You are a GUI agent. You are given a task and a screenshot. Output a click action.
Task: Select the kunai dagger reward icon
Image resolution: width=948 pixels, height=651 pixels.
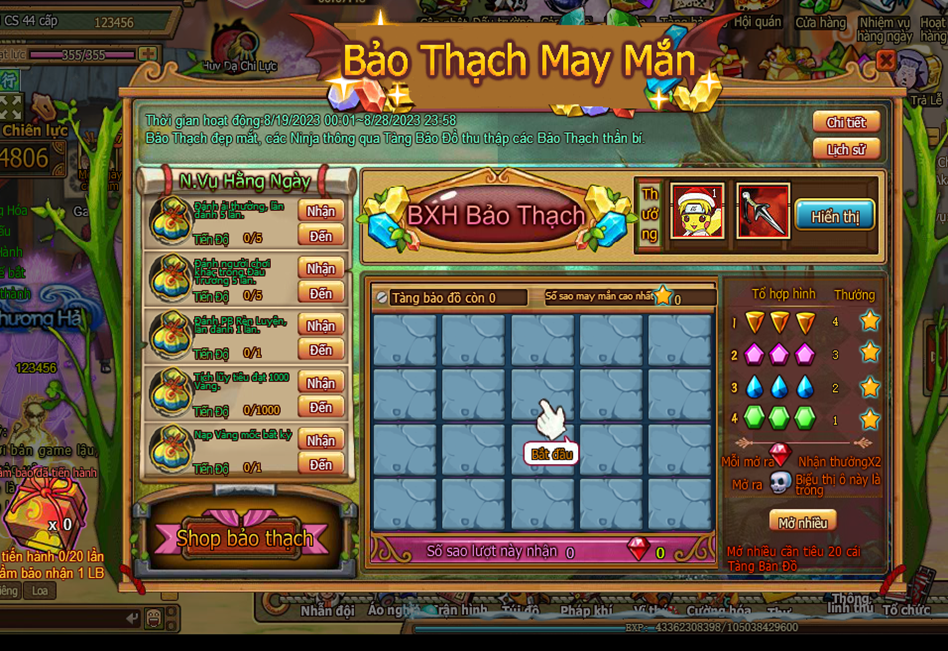763,211
